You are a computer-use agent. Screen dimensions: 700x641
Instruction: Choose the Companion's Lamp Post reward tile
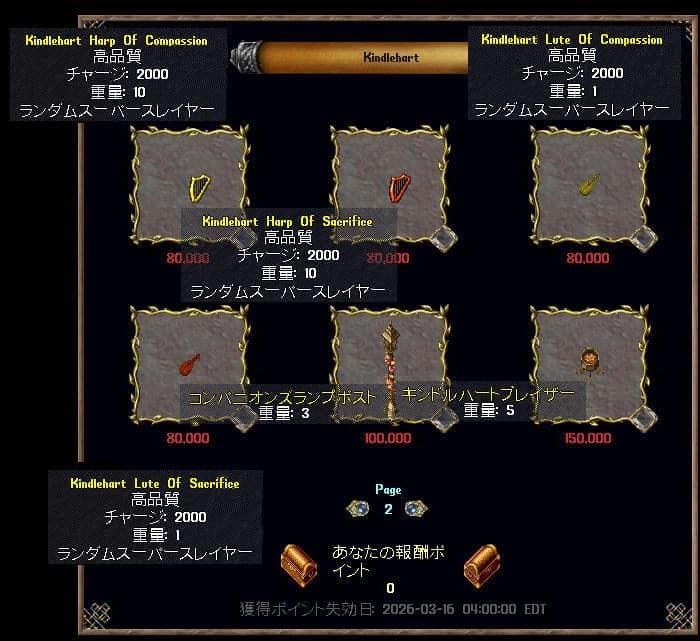click(390, 350)
